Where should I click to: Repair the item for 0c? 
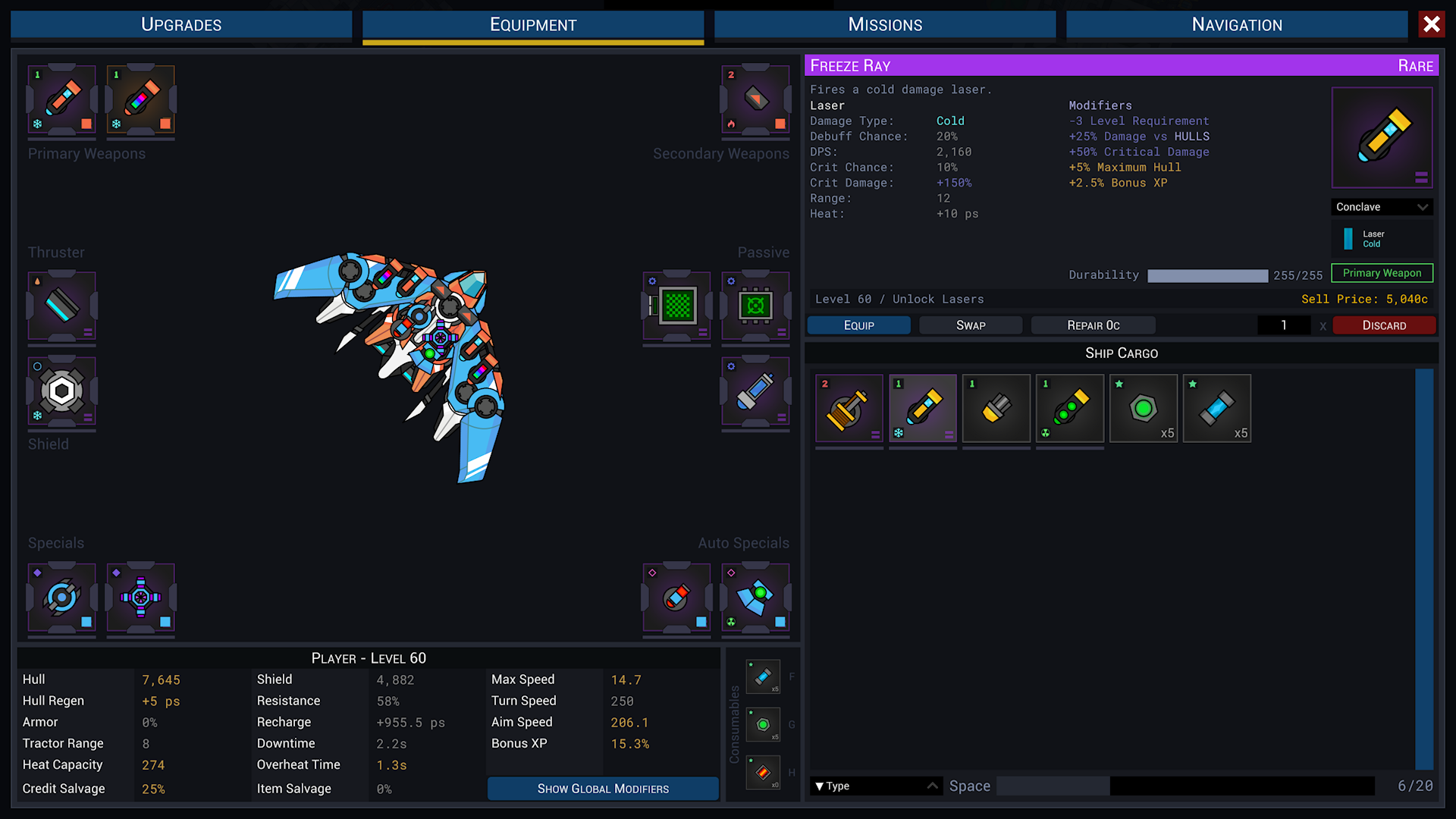pyautogui.click(x=1093, y=325)
